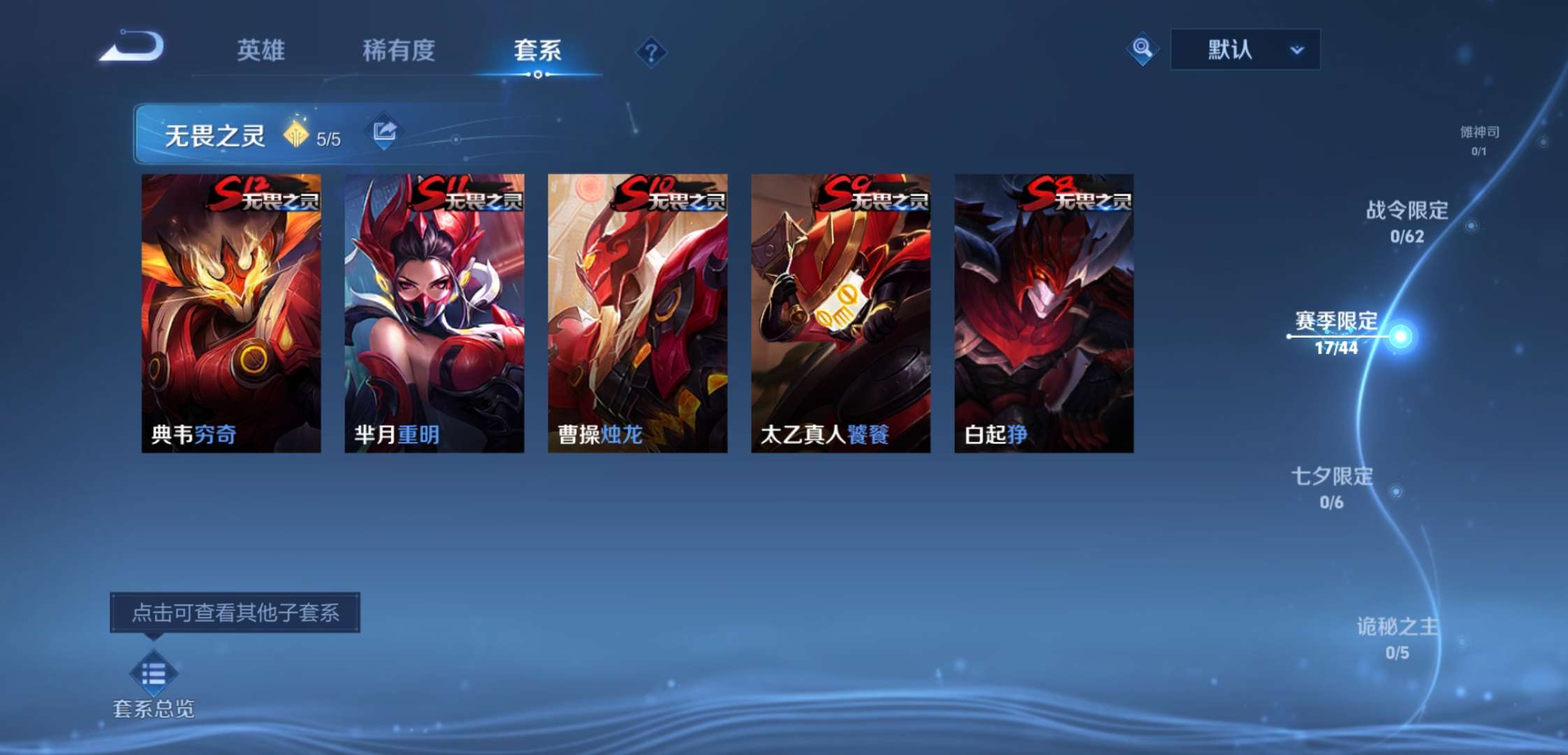Screen dimensions: 1568x755
Task: Click the share icon next to 无畏之灵
Action: pyautogui.click(x=383, y=130)
